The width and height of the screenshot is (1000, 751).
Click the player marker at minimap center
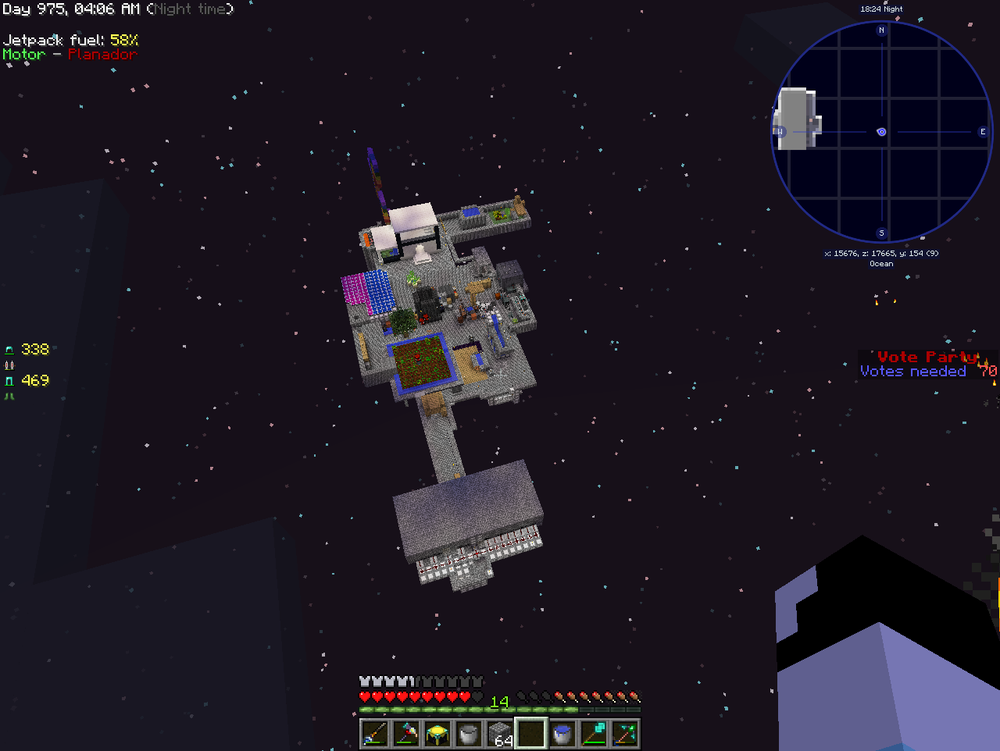point(881,132)
